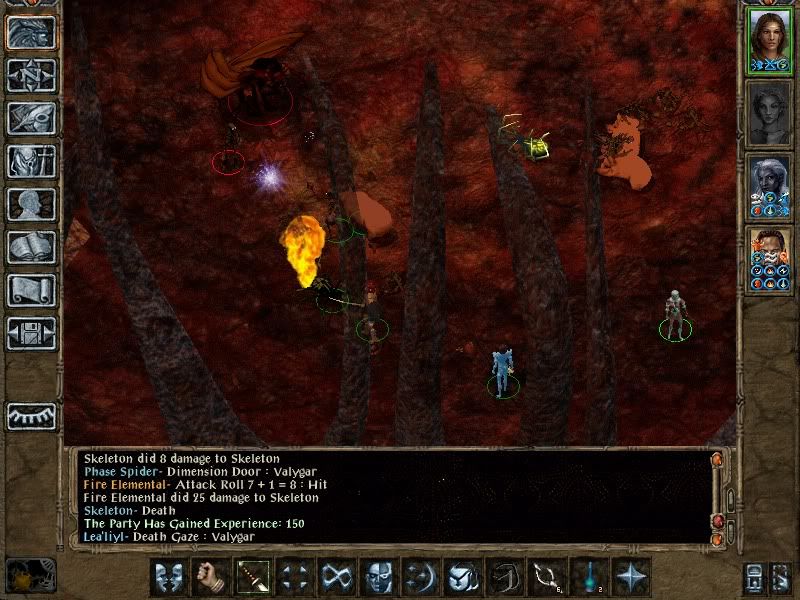Select the fist weapon slot
This screenshot has width=800, height=600.
tap(211, 577)
